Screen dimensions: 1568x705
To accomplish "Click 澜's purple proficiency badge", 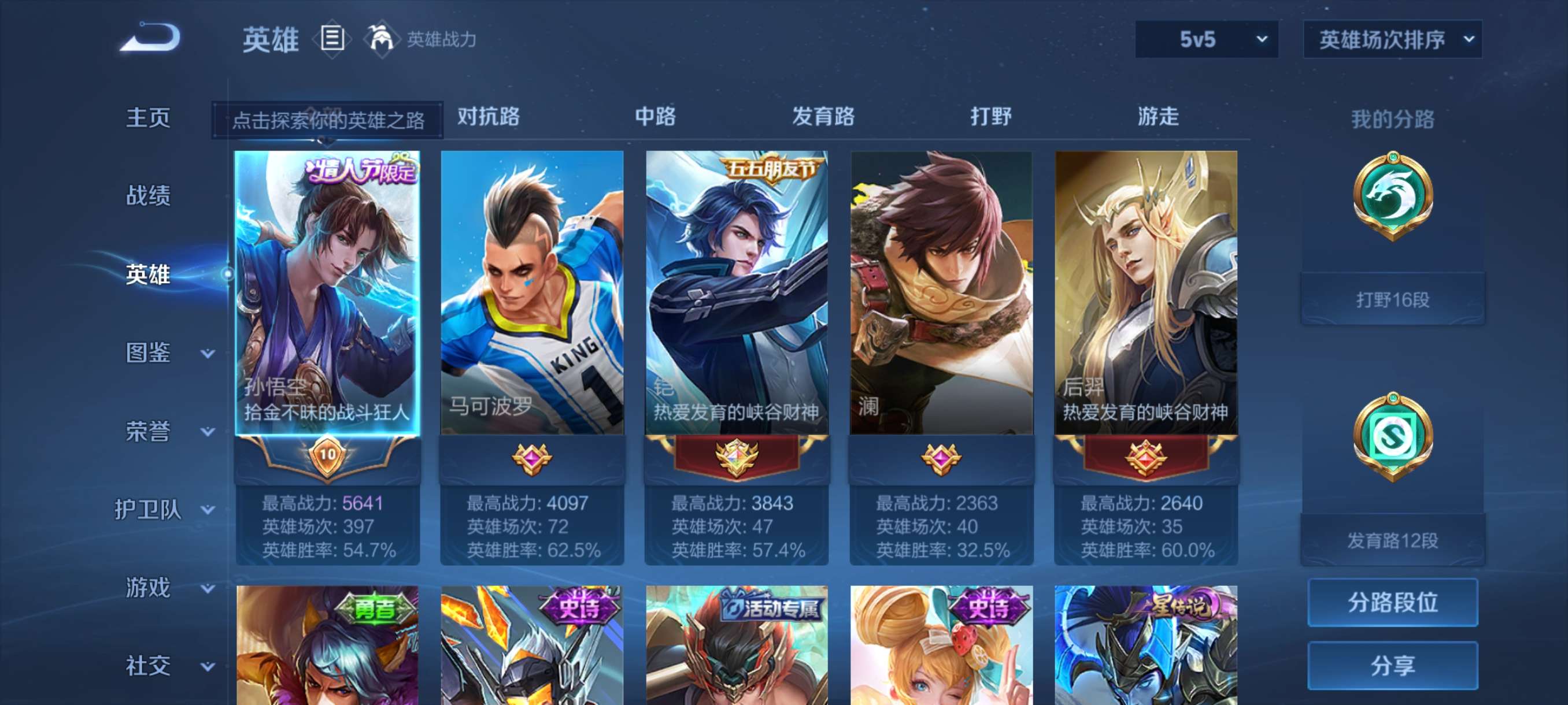I will [x=943, y=460].
